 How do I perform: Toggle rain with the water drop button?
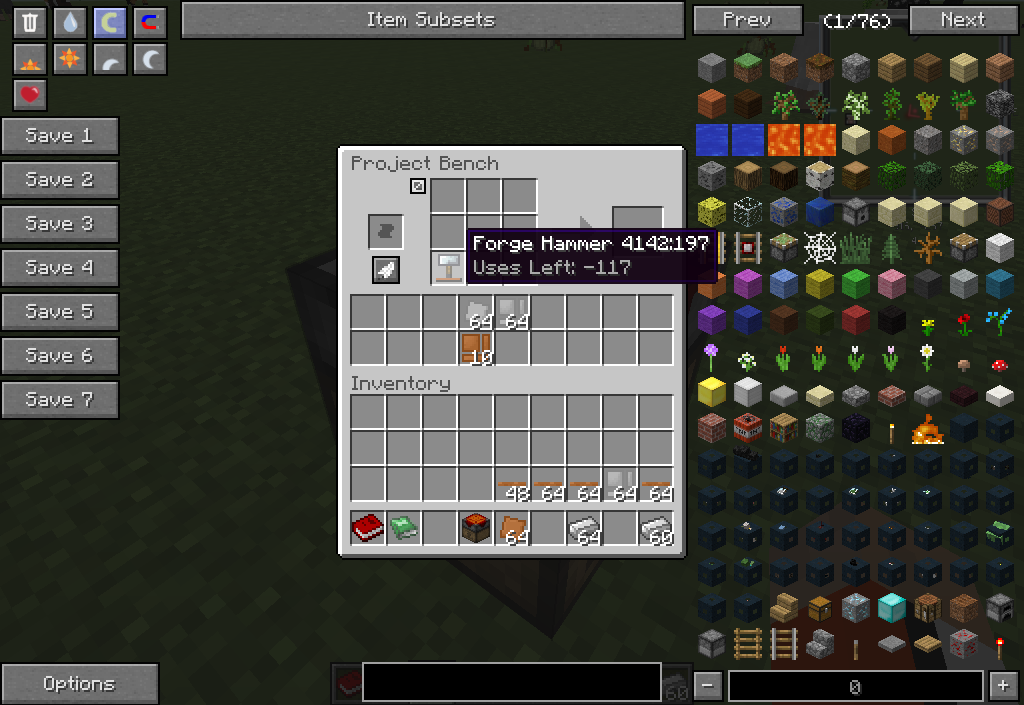(70, 23)
